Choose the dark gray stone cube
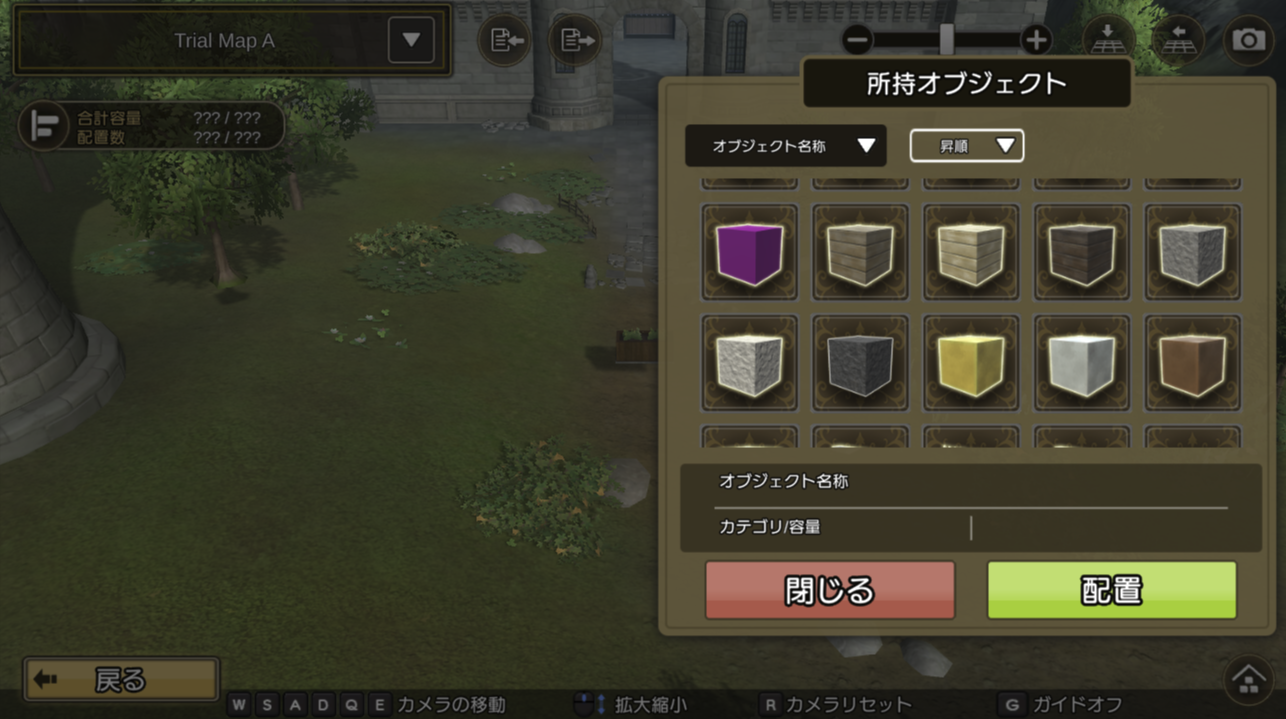The image size is (1286, 719). pyautogui.click(x=860, y=363)
